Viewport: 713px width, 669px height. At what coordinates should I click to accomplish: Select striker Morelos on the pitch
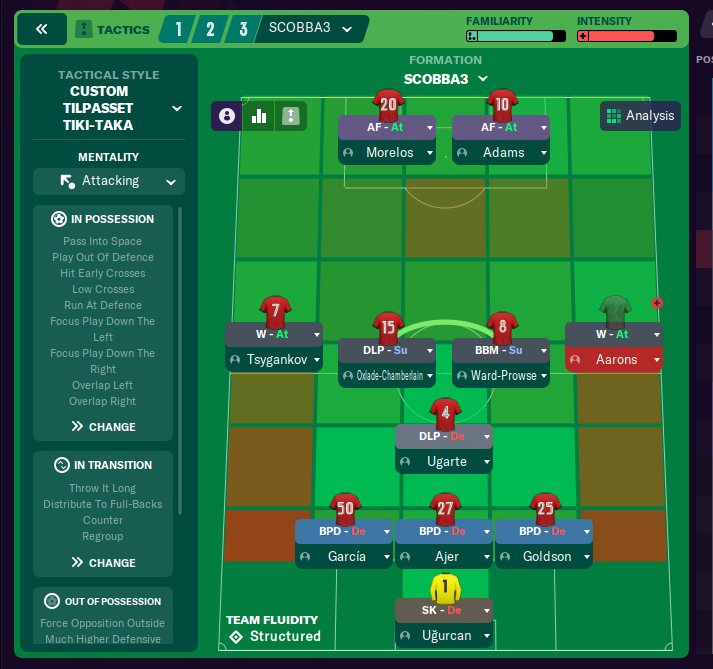click(x=388, y=153)
